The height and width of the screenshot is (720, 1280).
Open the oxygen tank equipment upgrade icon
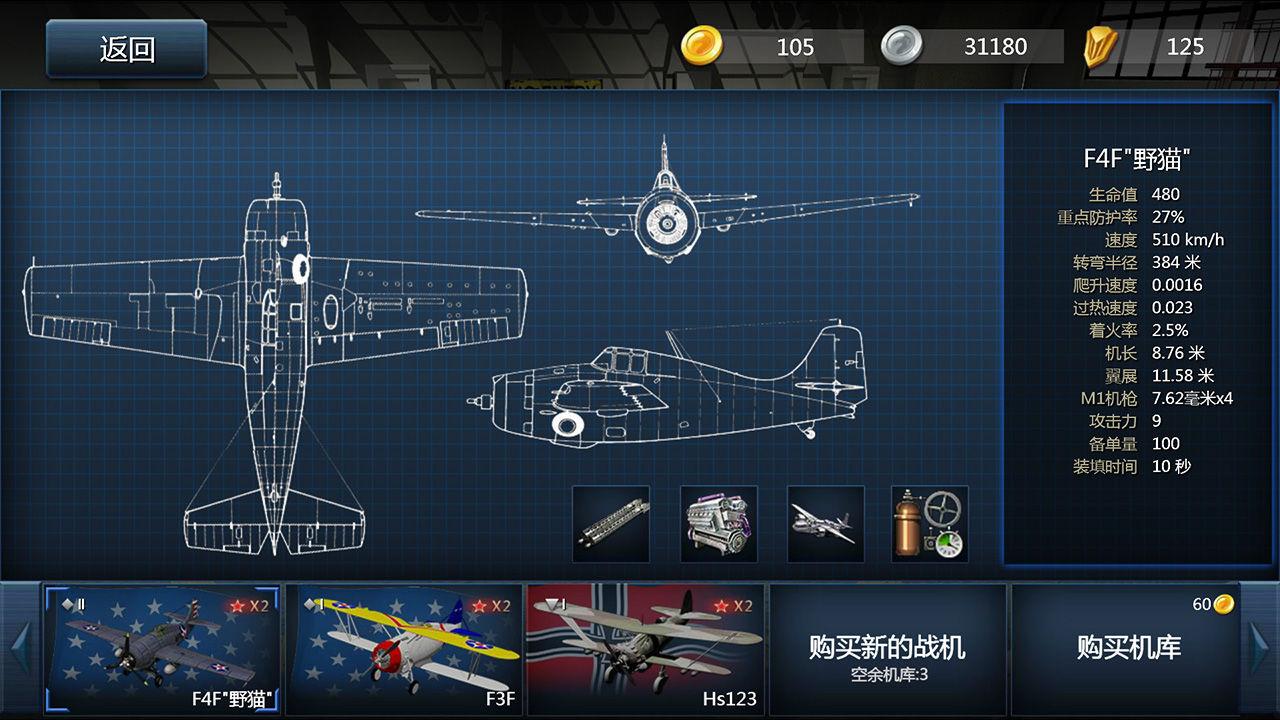928,524
